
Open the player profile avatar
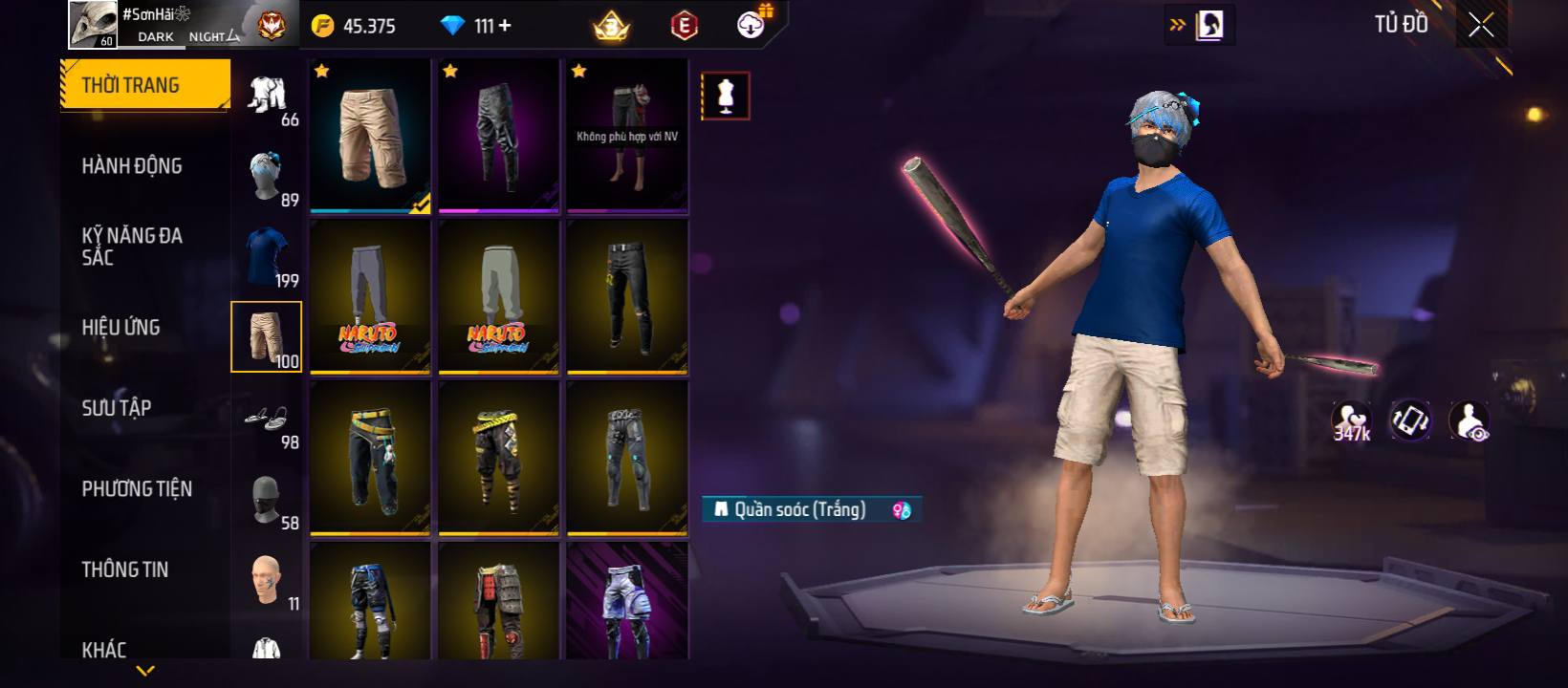point(93,24)
